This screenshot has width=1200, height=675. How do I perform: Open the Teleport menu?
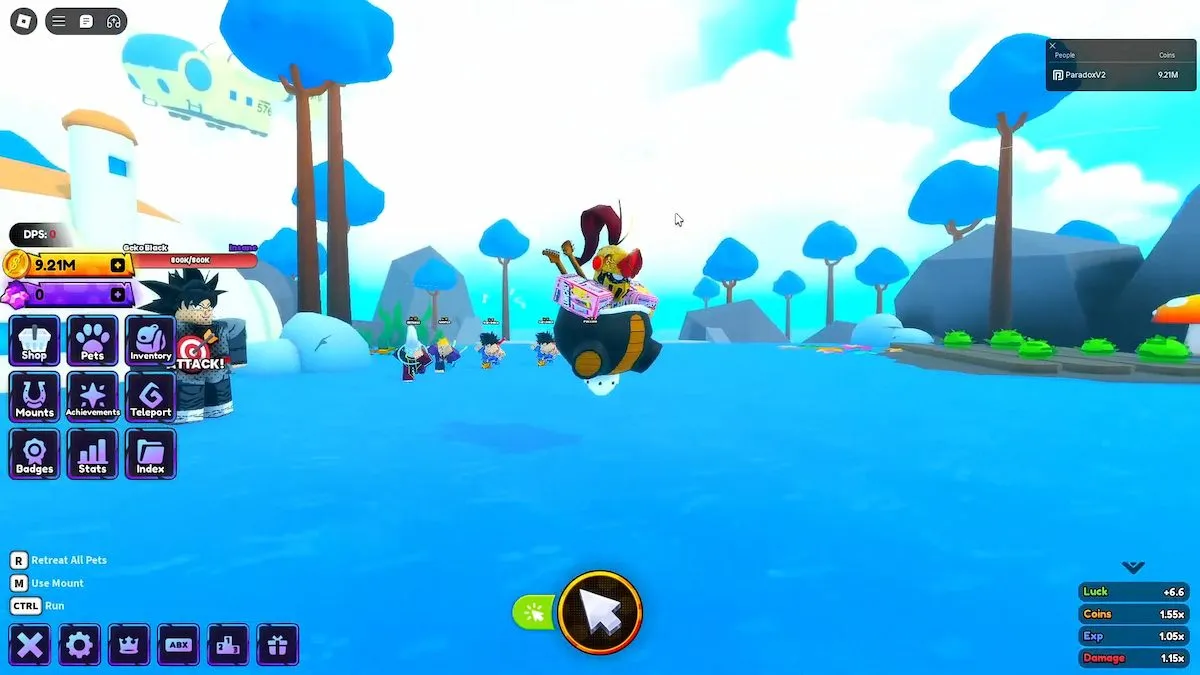click(150, 397)
